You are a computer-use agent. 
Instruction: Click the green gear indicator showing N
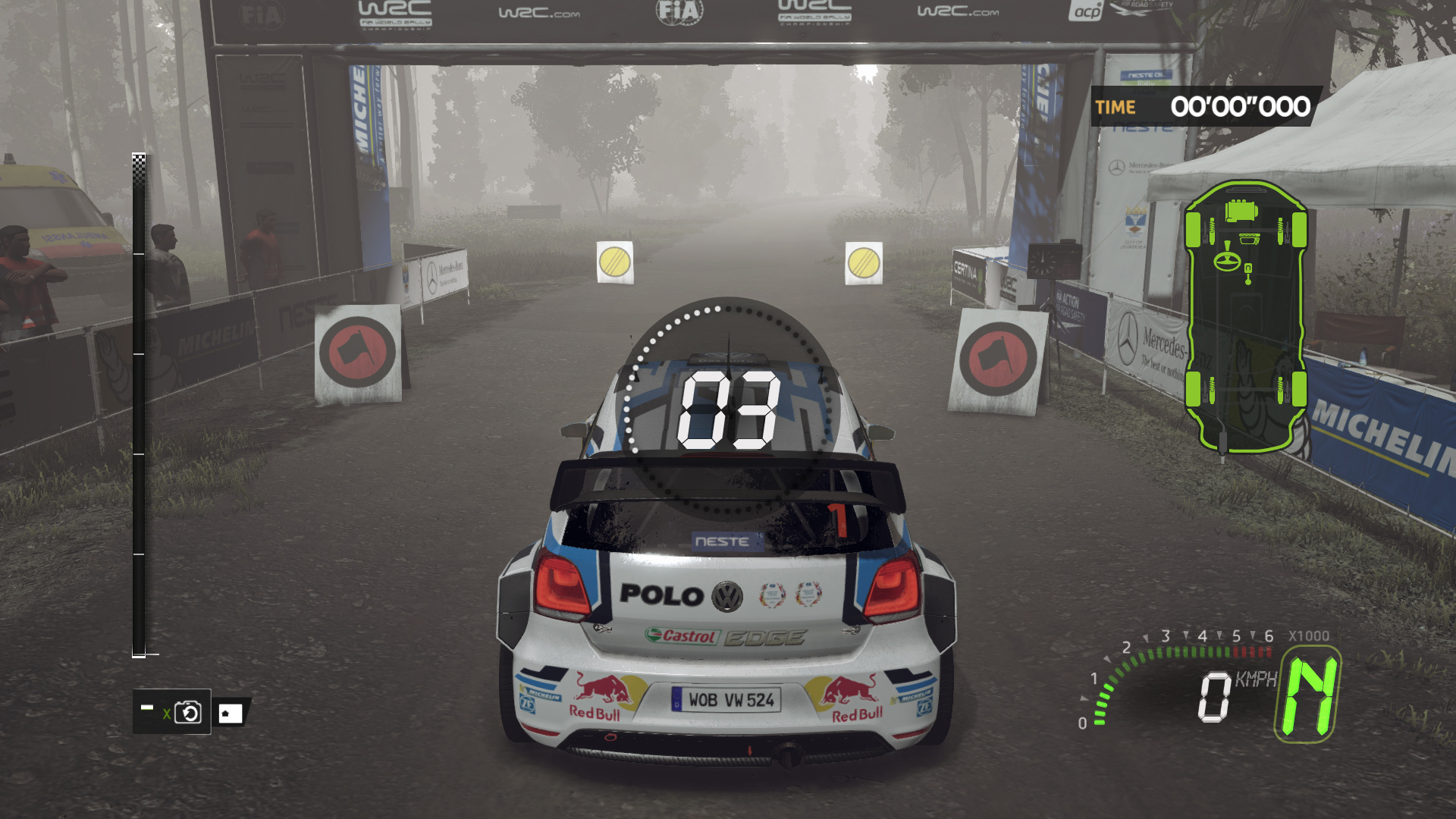[1308, 695]
